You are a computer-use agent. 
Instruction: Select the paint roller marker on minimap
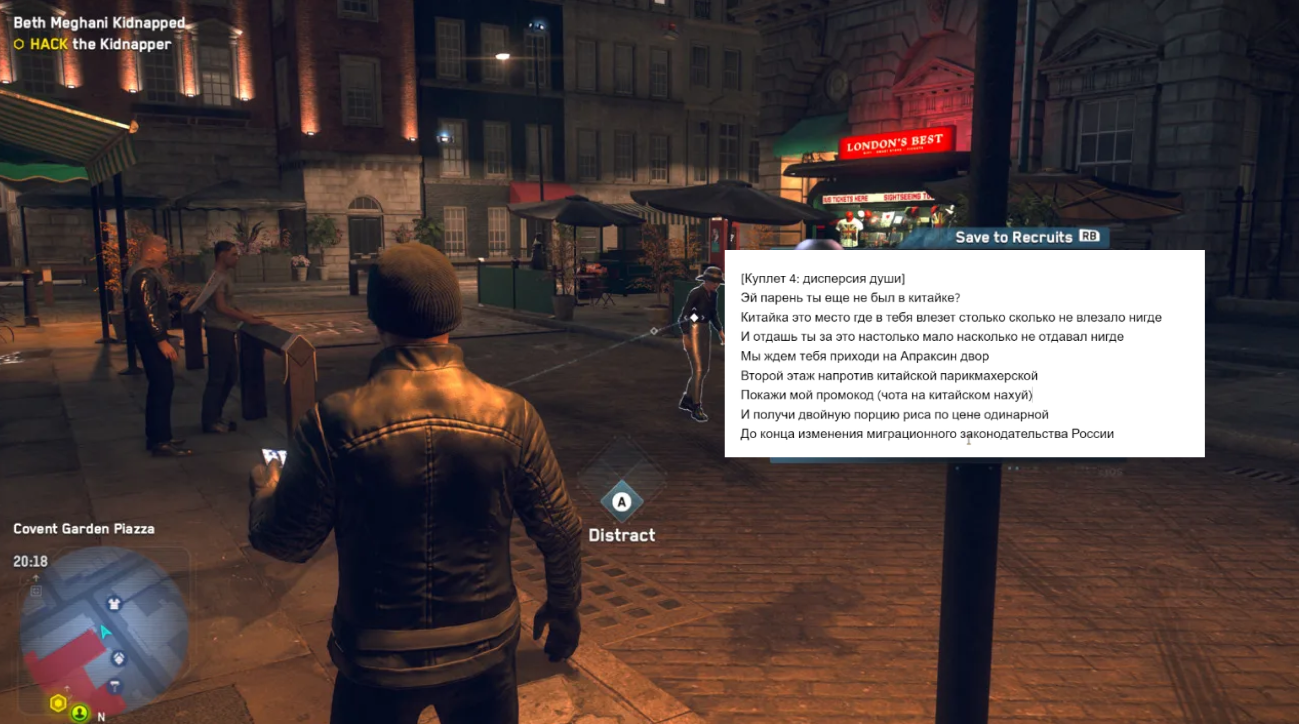pos(115,686)
